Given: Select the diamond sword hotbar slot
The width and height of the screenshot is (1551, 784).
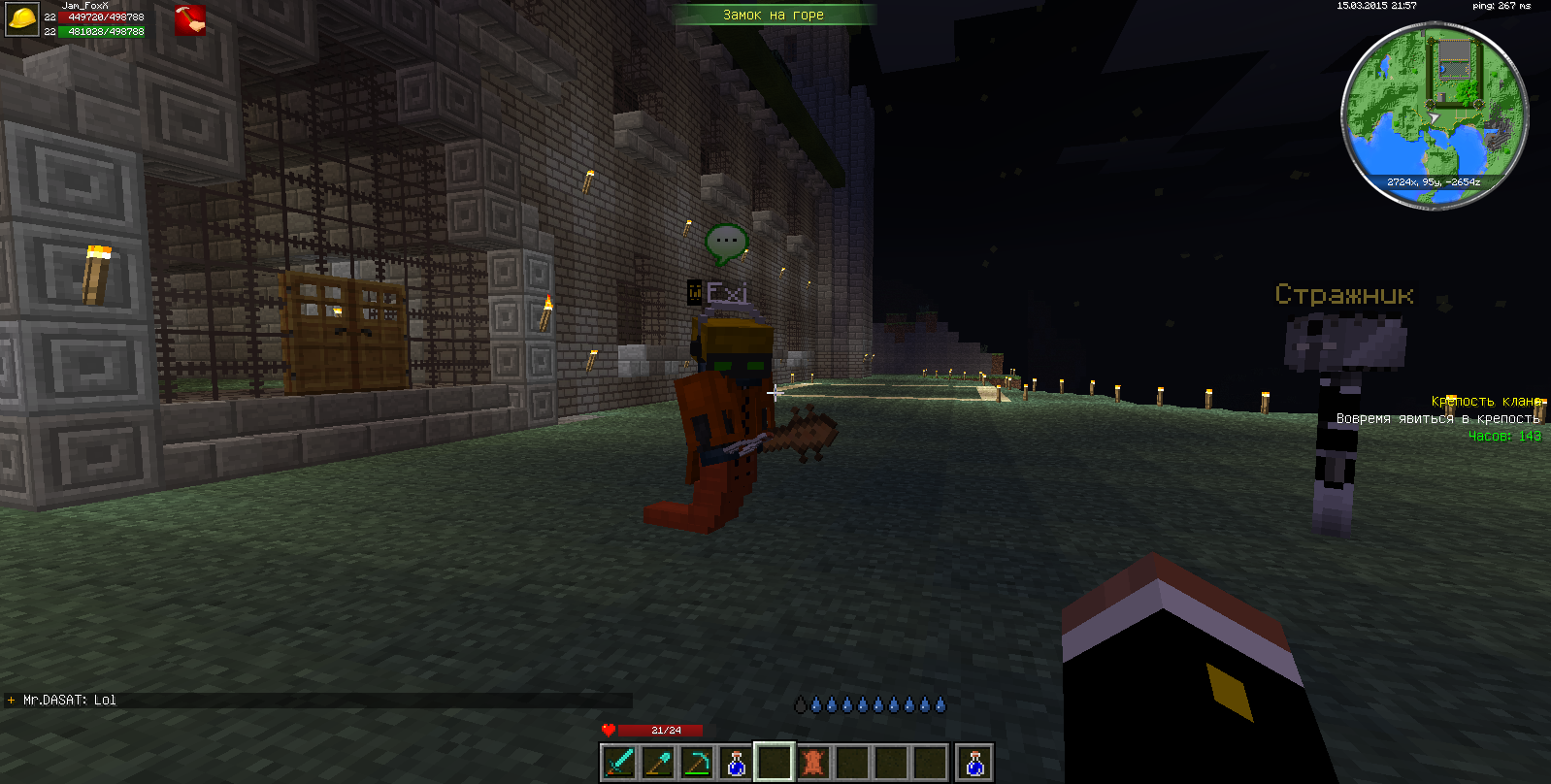Looking at the screenshot, I should click(x=619, y=763).
